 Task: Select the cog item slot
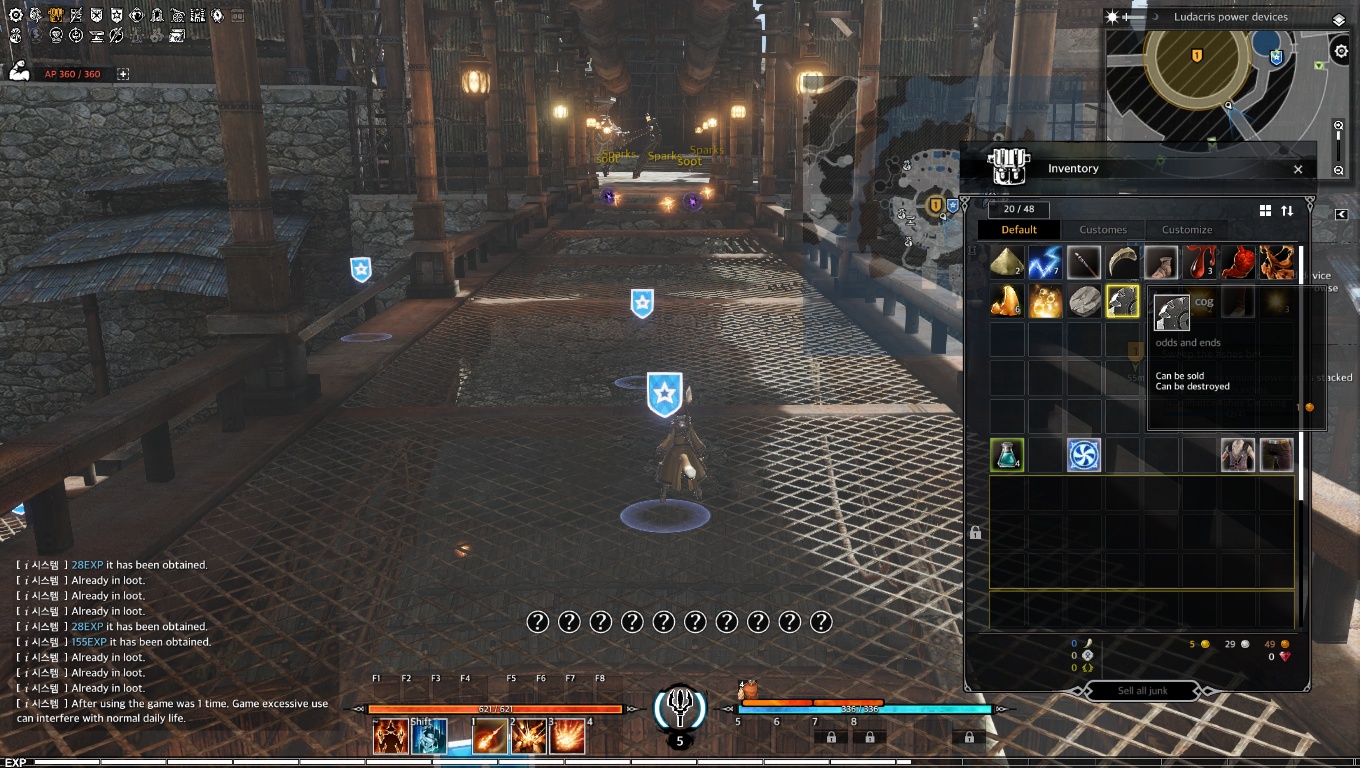tap(1122, 301)
